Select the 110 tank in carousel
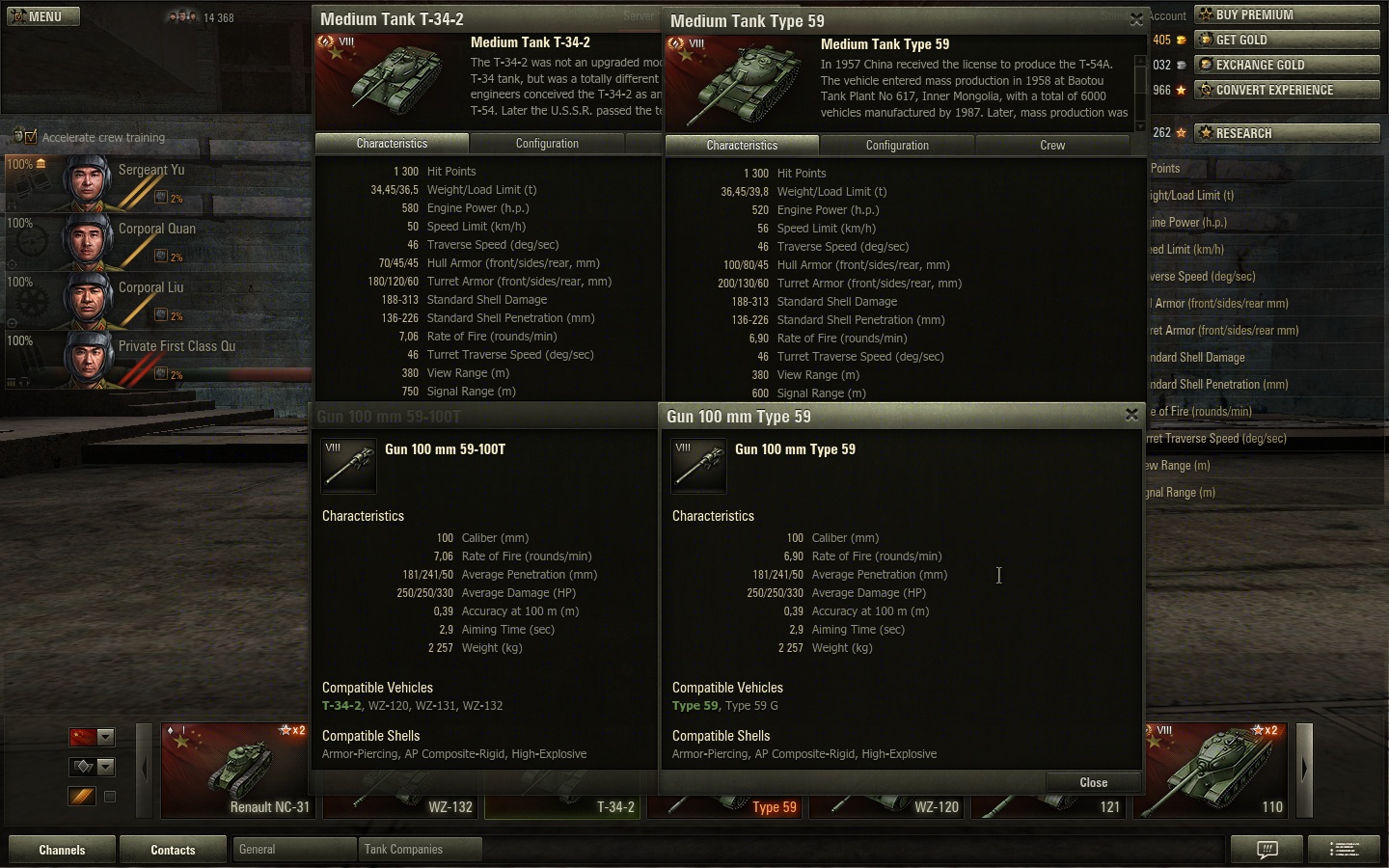Viewport: 1389px width, 868px height. click(1217, 770)
